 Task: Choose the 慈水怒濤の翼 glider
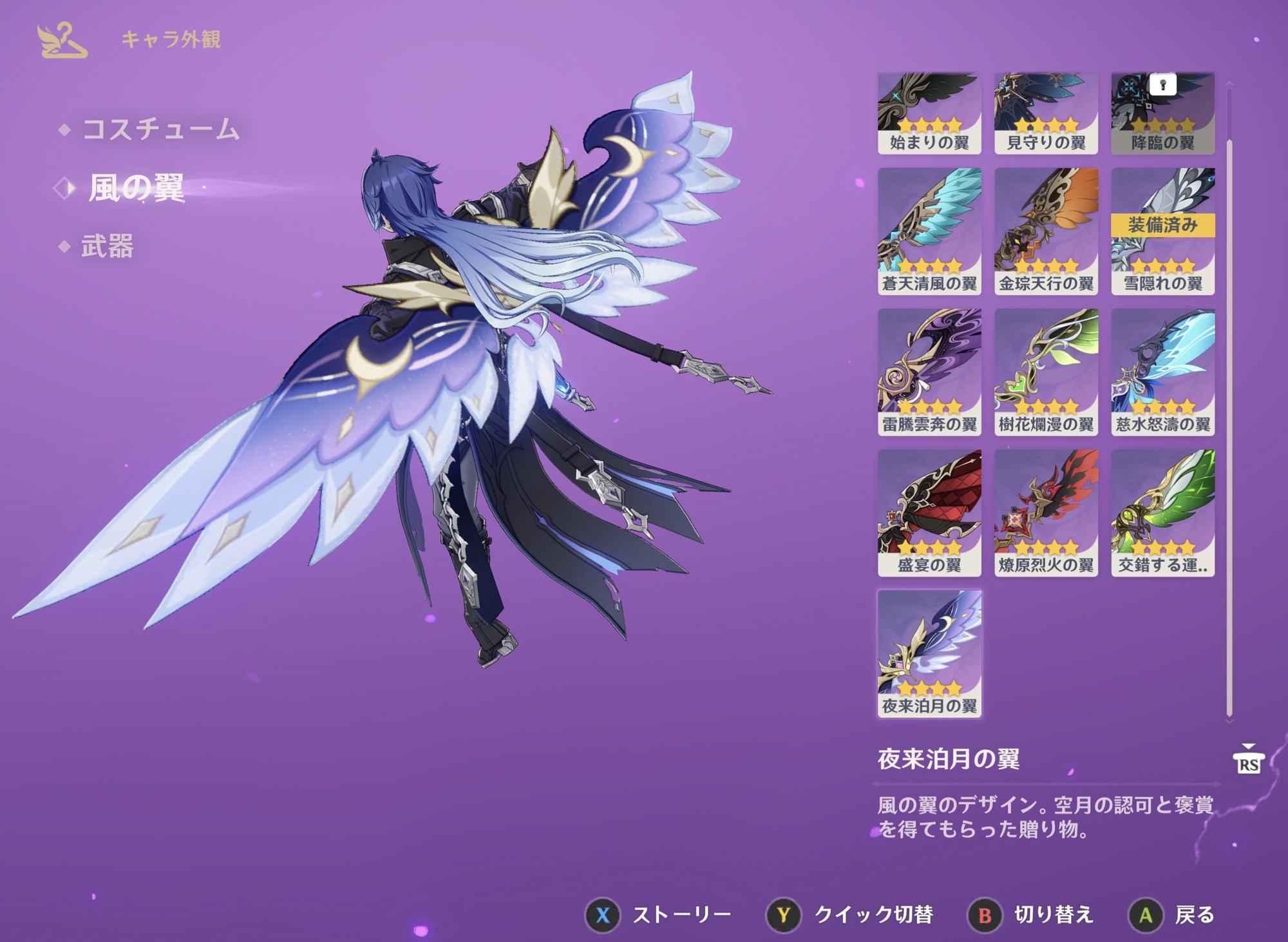pos(1162,372)
